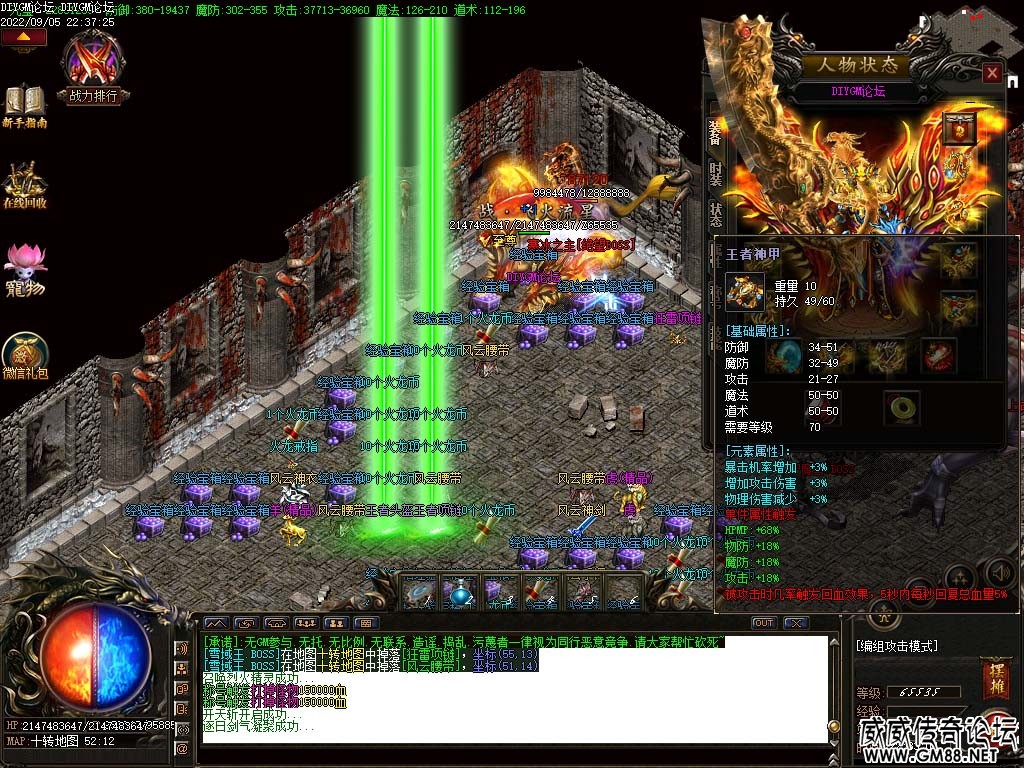The height and width of the screenshot is (768, 1024).
Task: Open the 新手指南 beginner guide
Action: [25, 106]
